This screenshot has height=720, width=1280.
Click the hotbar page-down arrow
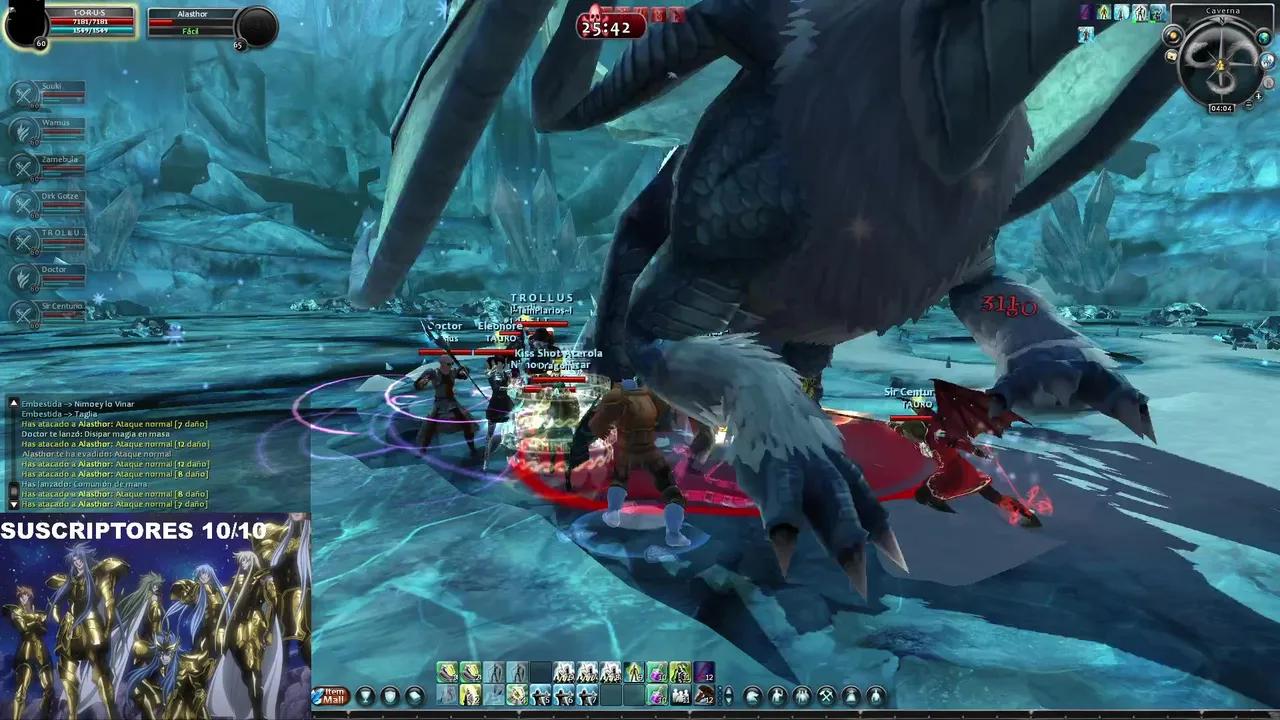[x=727, y=701]
